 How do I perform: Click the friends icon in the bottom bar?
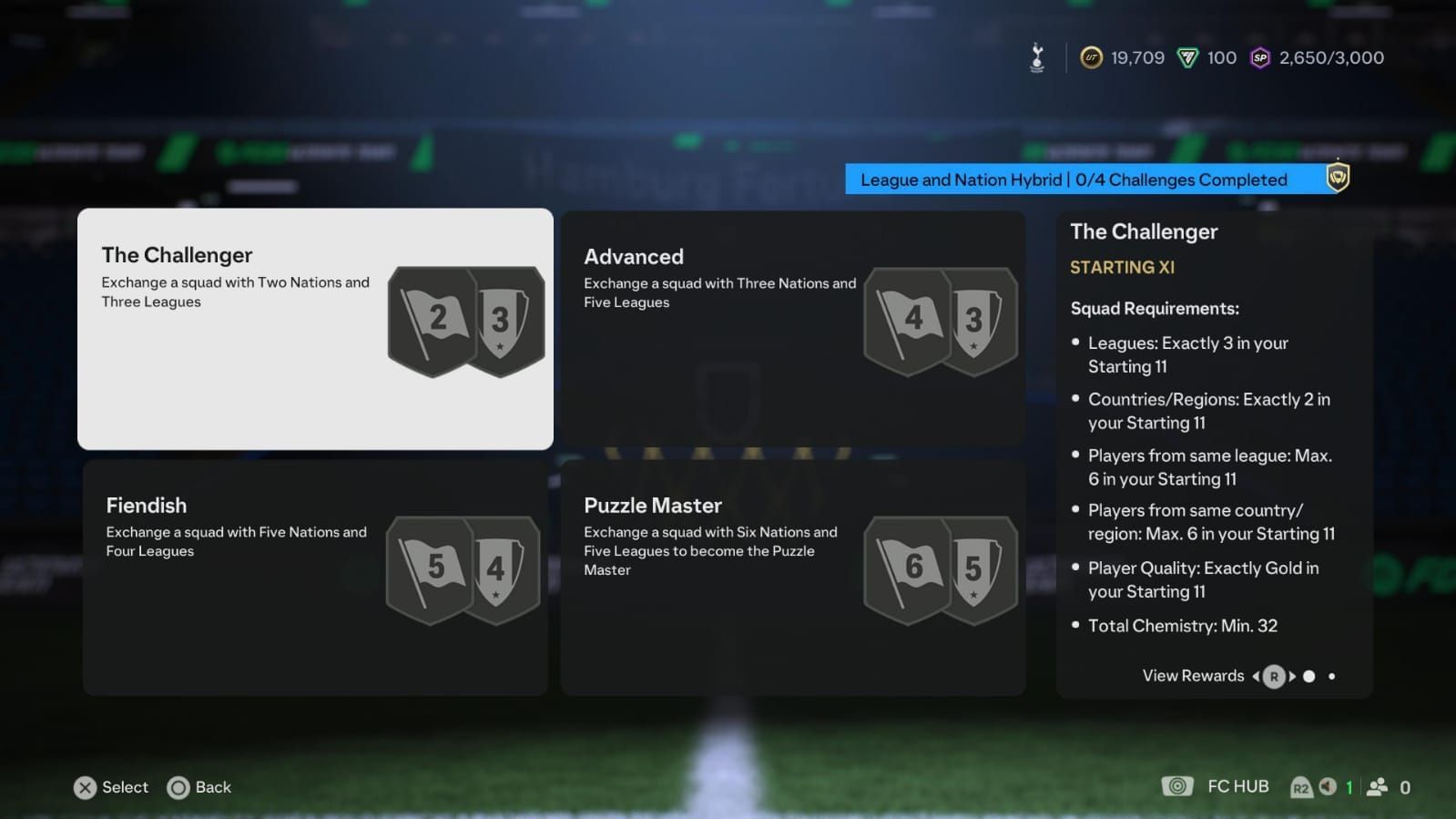tap(1376, 787)
